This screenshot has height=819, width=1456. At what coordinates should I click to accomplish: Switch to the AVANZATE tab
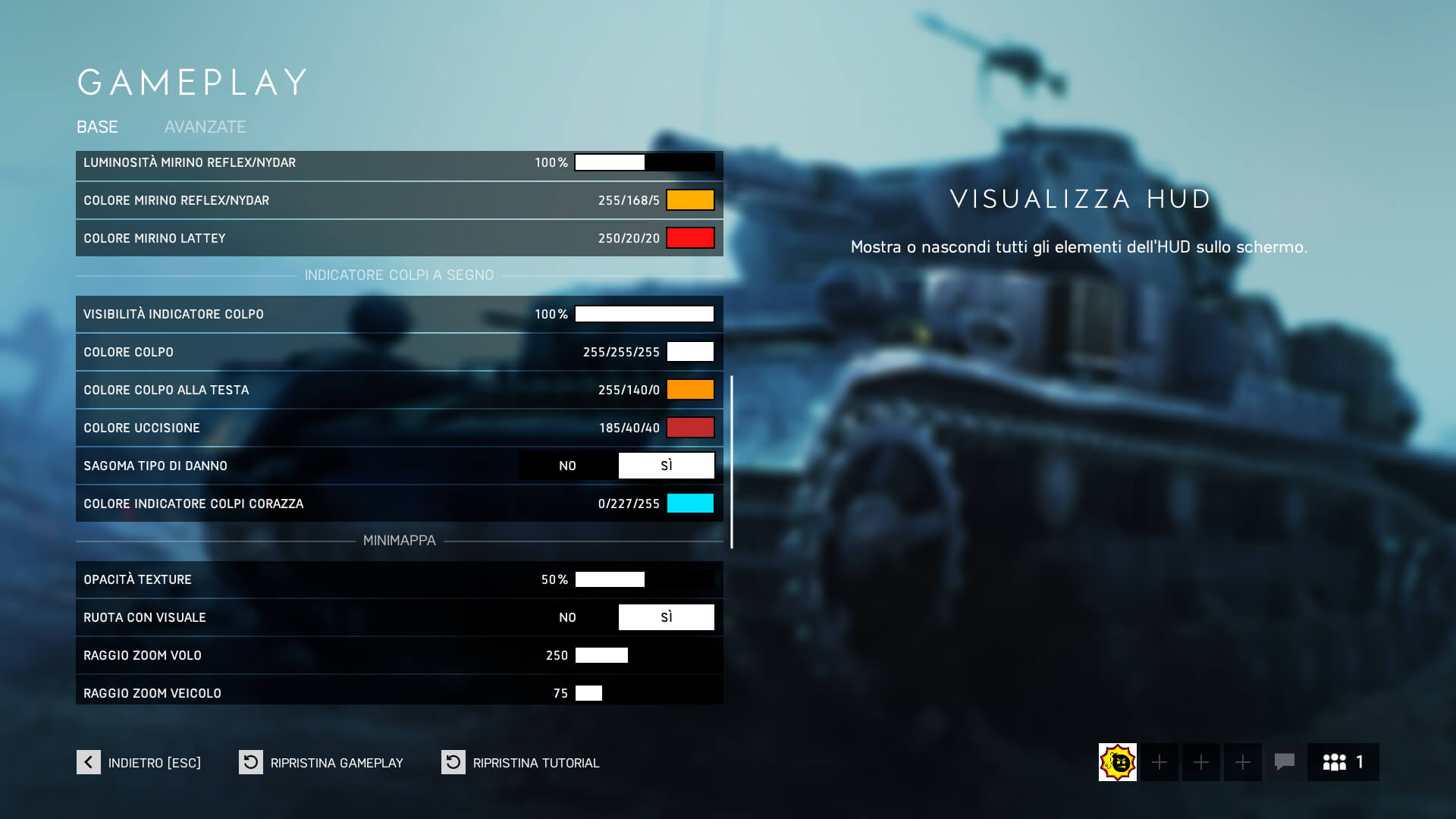(205, 127)
